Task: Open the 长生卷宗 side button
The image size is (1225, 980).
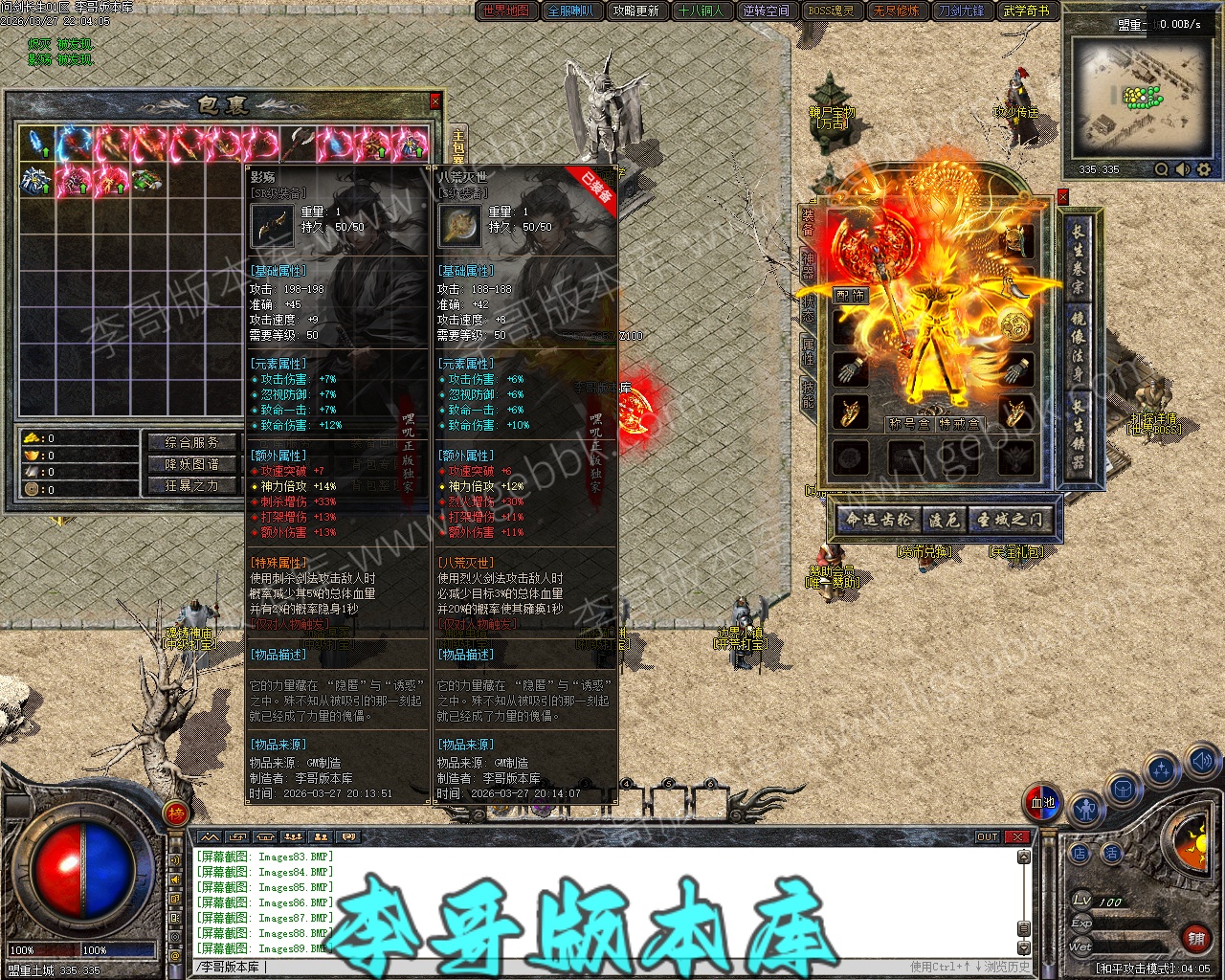Action: [x=1078, y=256]
